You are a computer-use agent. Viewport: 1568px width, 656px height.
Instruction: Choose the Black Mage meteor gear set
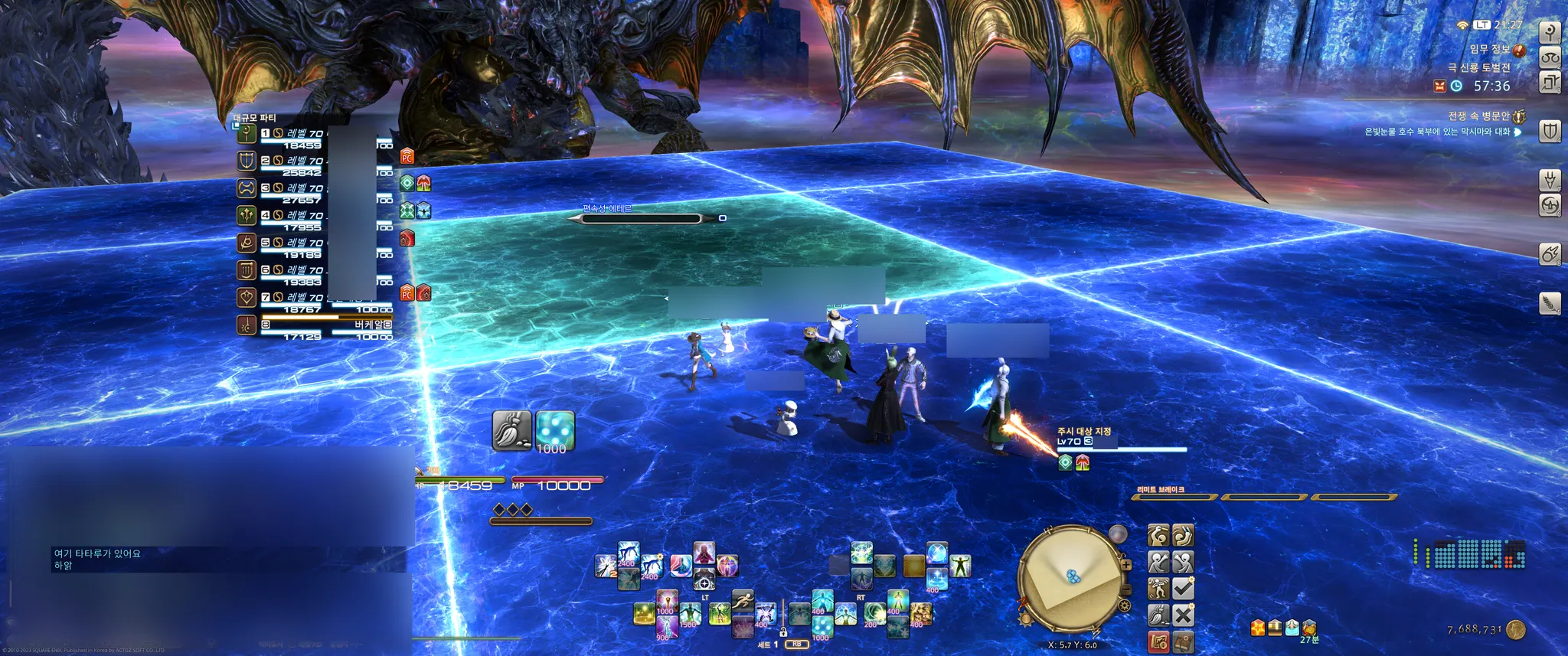(x=1550, y=254)
